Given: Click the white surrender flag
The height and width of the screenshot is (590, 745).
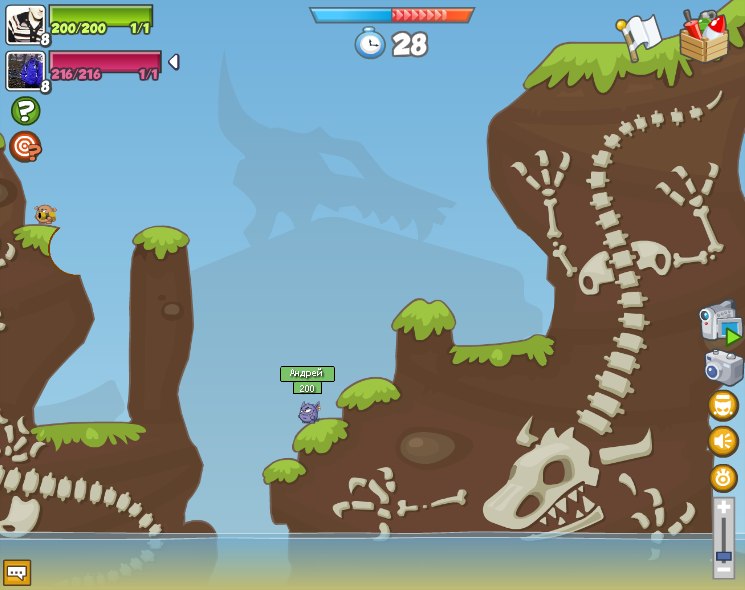Looking at the screenshot, I should pyautogui.click(x=639, y=34).
